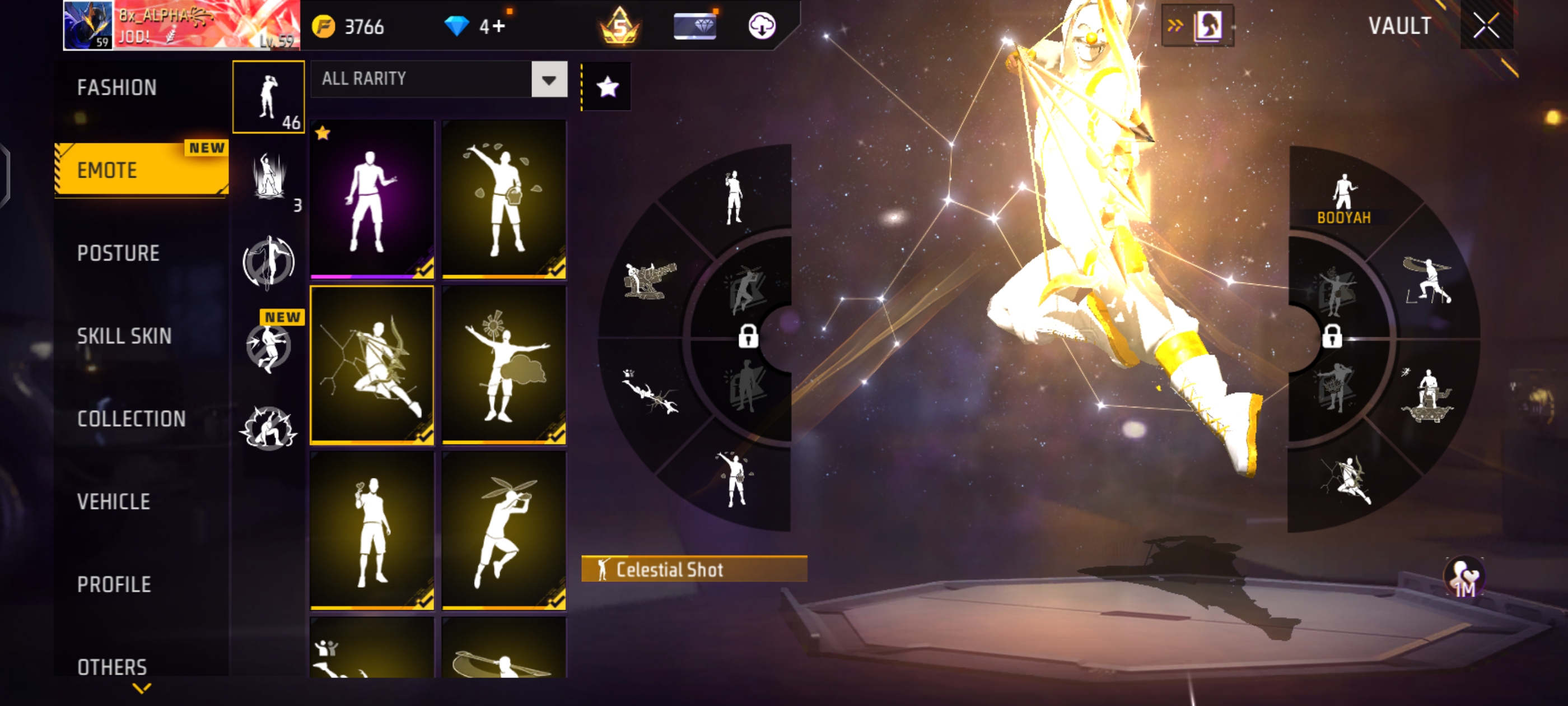Add diamonds with the plus button
Viewport: 1568px width, 706px height.
click(498, 26)
